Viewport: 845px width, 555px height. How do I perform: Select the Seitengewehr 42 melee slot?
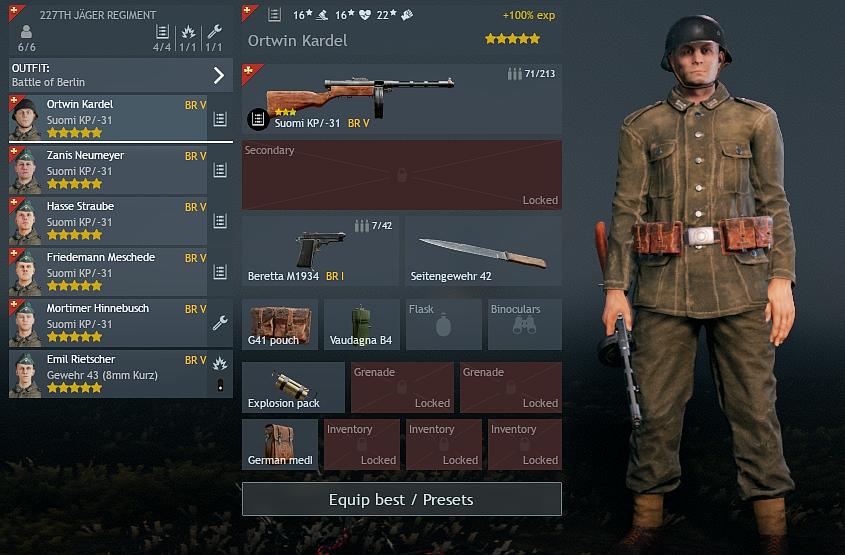click(483, 252)
